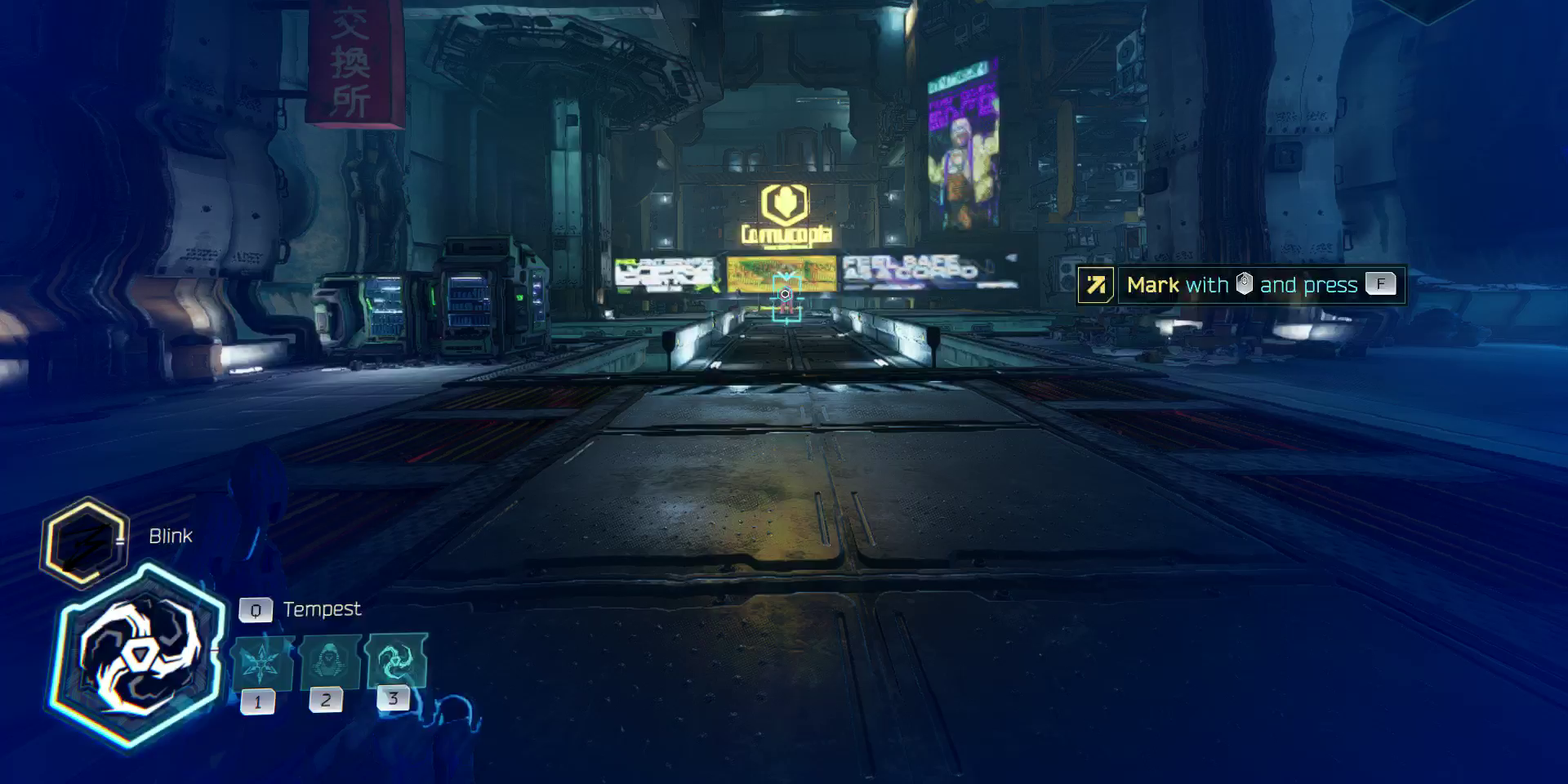Choose the shuriken ability in slot 1

261,663
